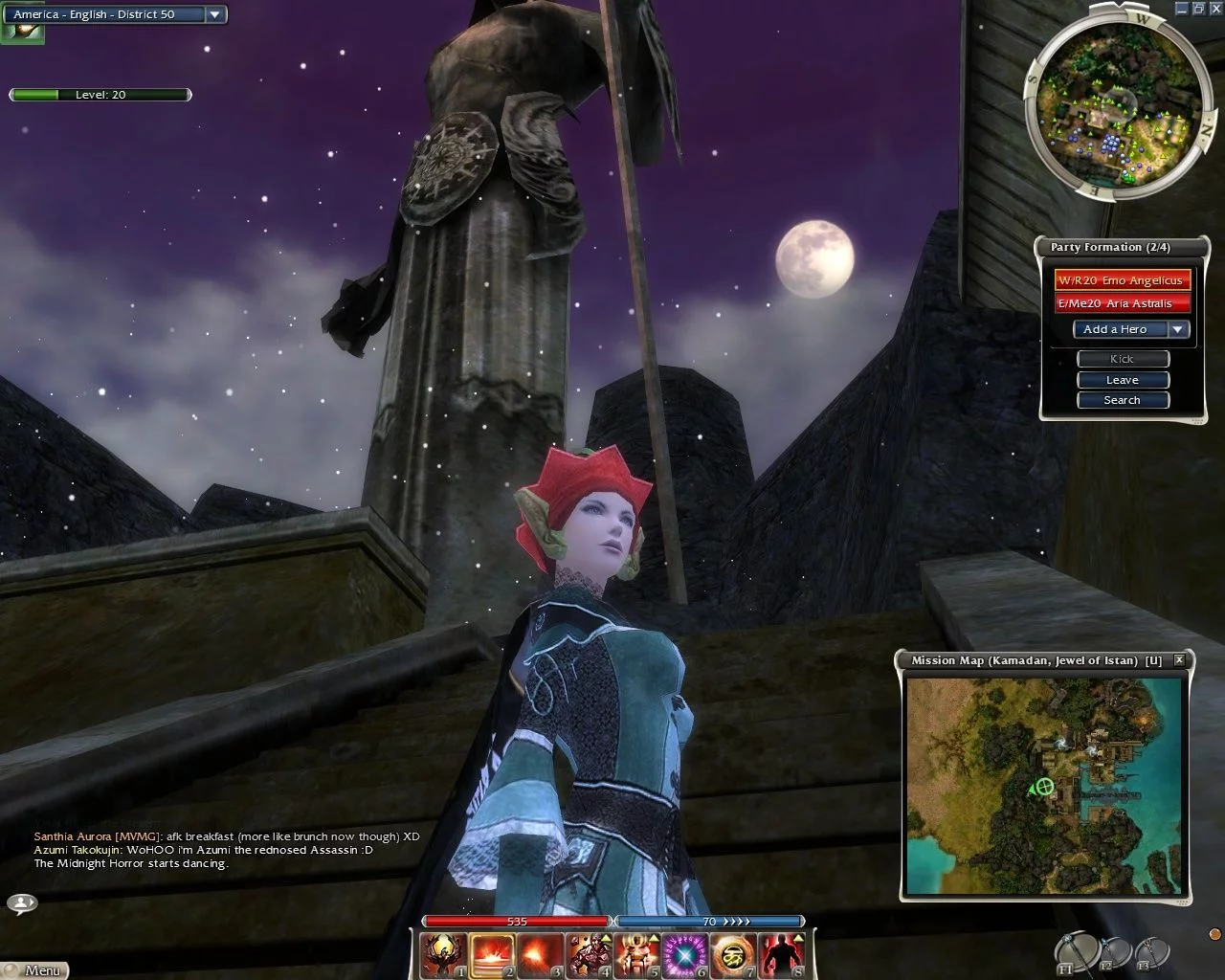The width and height of the screenshot is (1225, 980).
Task: Use the highlighted fire burst skill in slot 2
Action: coord(493,955)
